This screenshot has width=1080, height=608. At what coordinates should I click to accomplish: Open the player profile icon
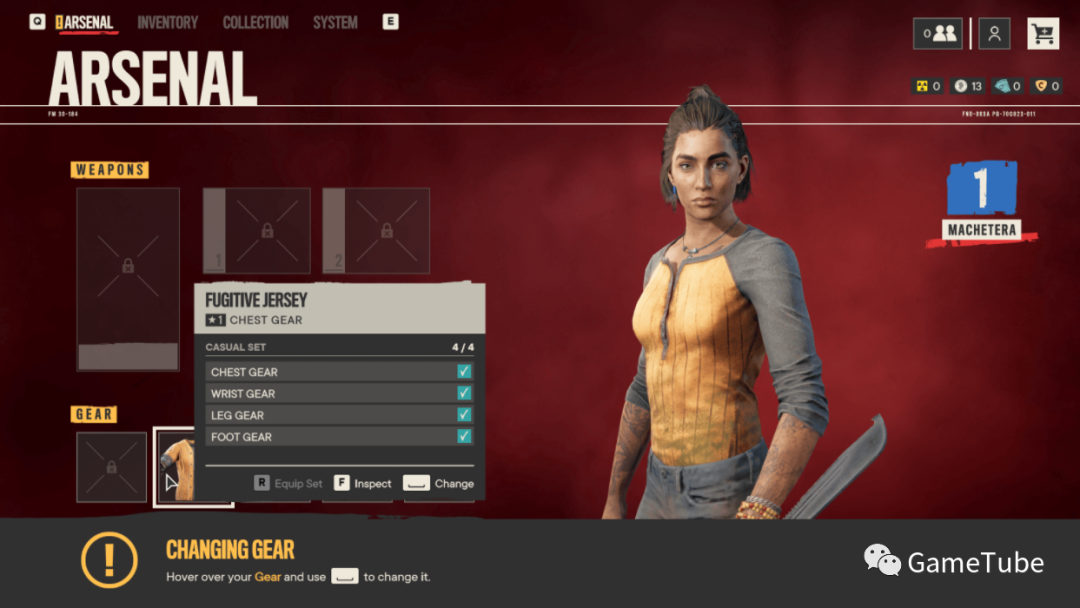point(994,34)
